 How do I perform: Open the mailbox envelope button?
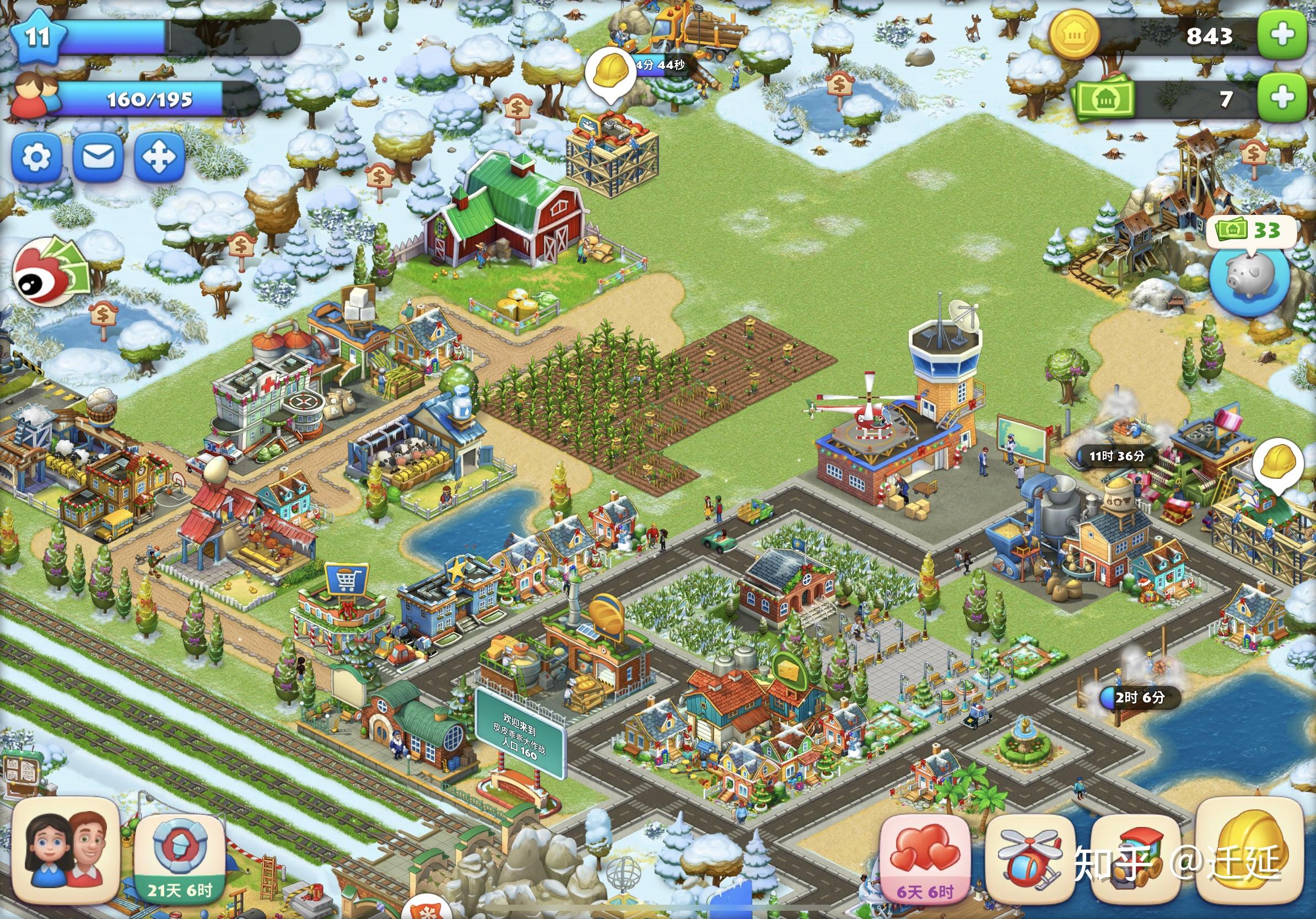pos(98,156)
